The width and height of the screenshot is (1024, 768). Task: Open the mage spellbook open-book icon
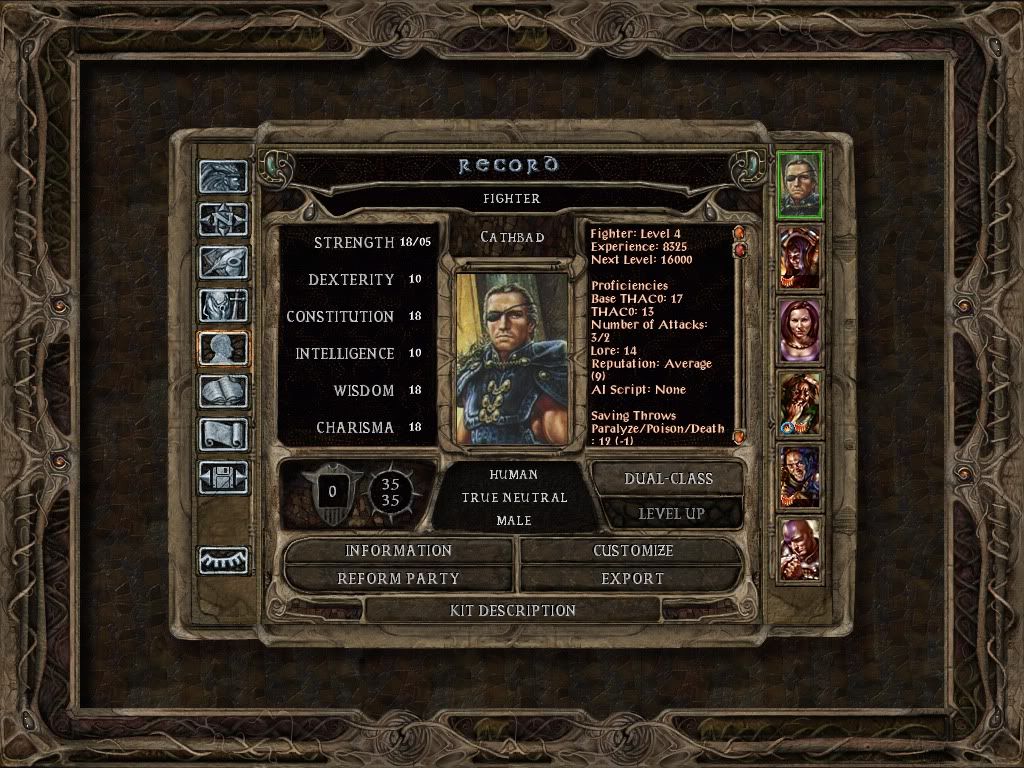pyautogui.click(x=223, y=392)
